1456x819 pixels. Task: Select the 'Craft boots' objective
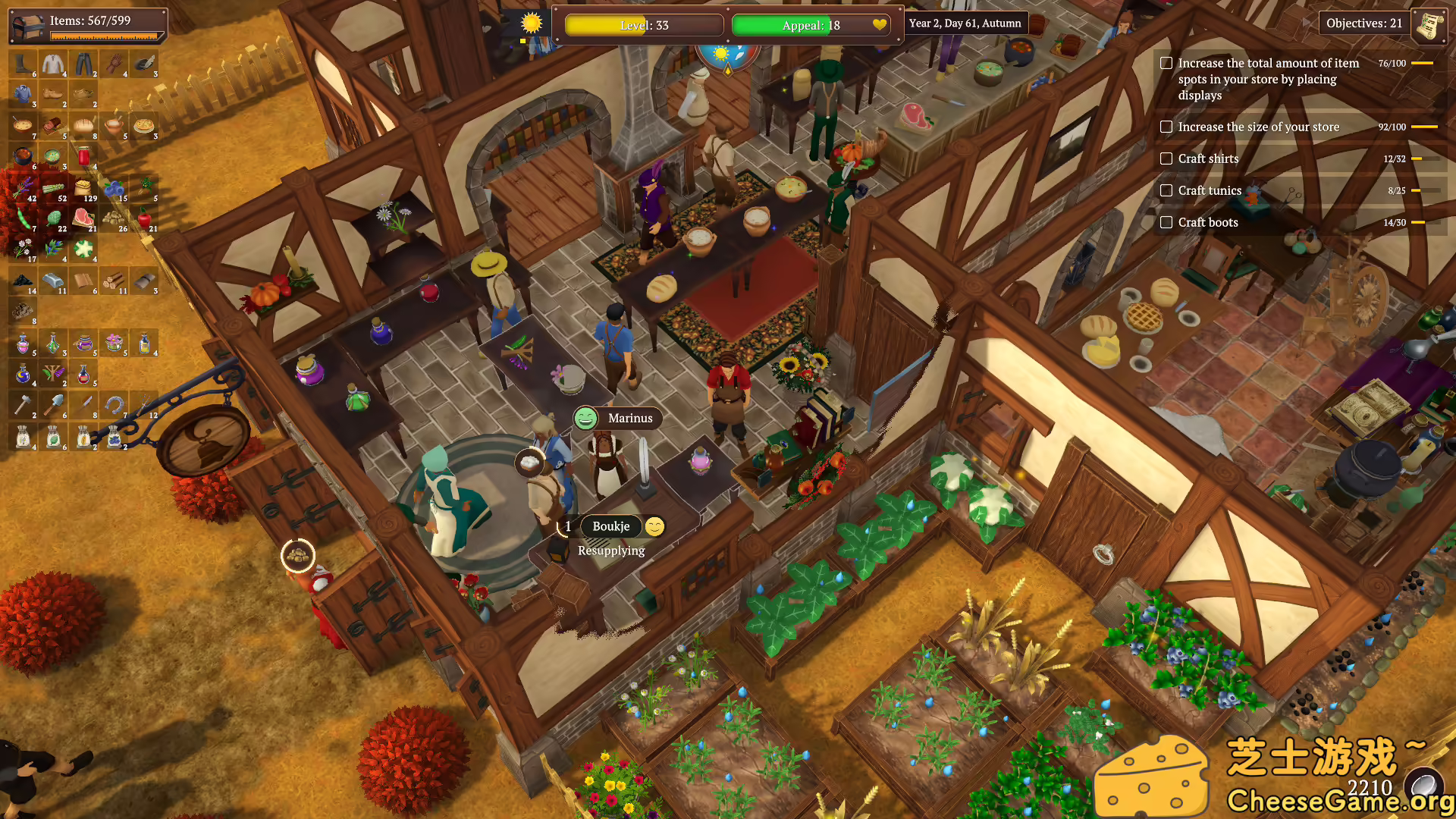pyautogui.click(x=1208, y=222)
